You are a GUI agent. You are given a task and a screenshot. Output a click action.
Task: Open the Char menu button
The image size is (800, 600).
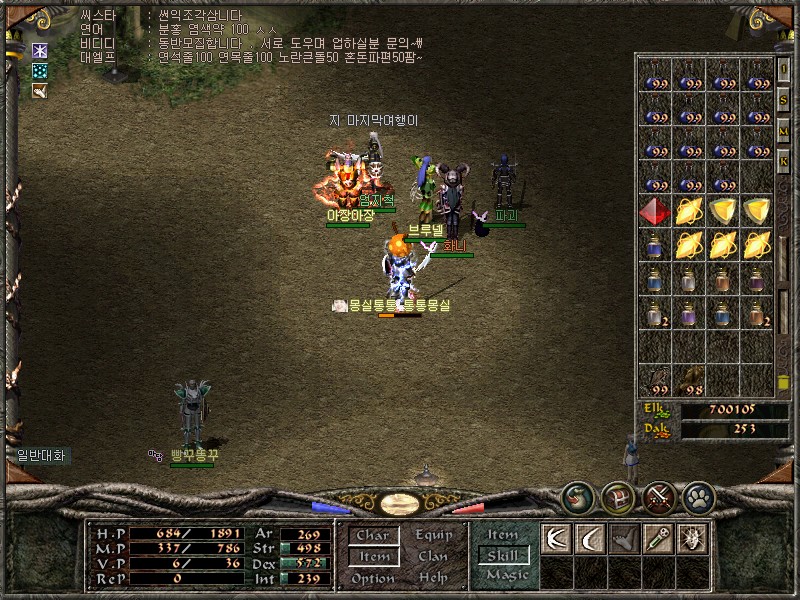pyautogui.click(x=372, y=535)
